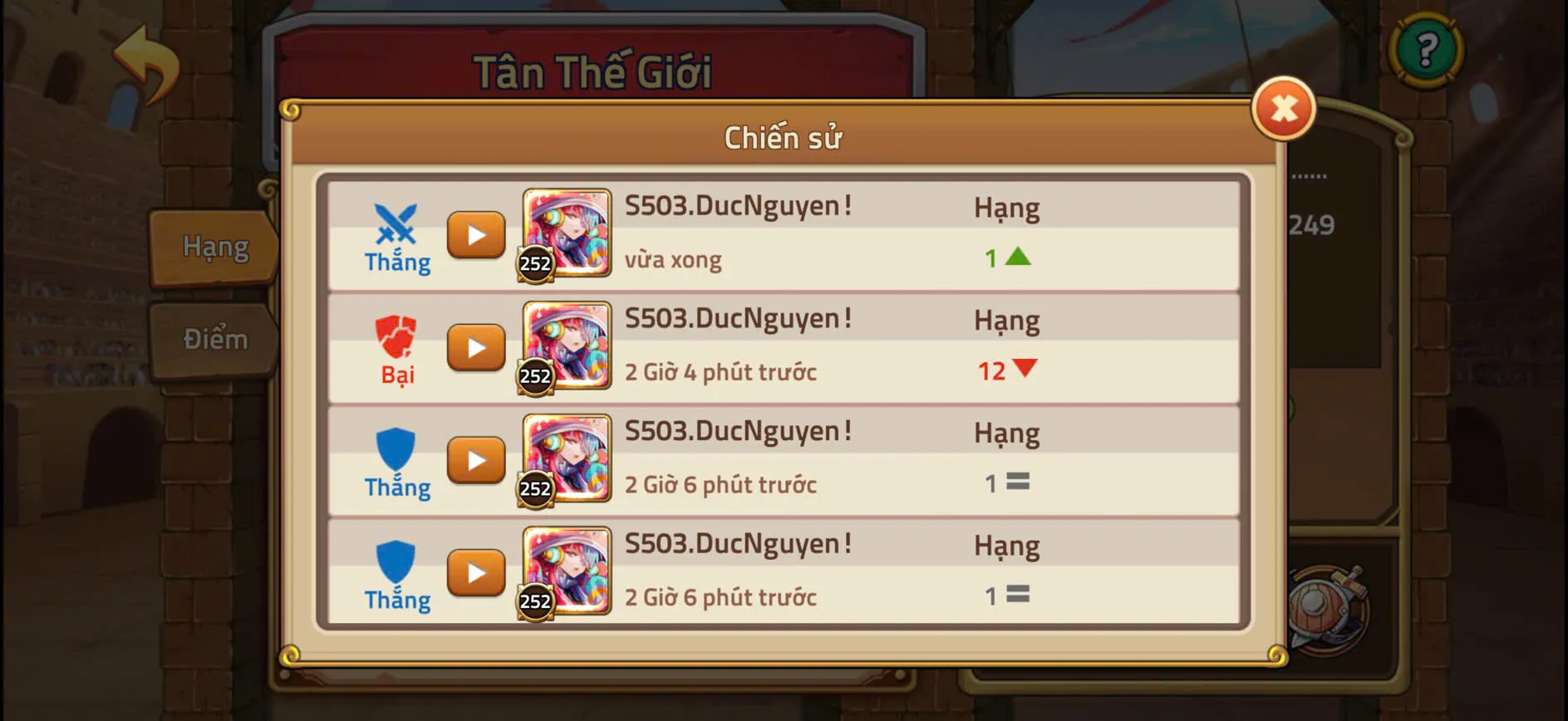This screenshot has width=1568, height=721.
Task: Play the replay of the most recent battle
Action: coord(476,235)
